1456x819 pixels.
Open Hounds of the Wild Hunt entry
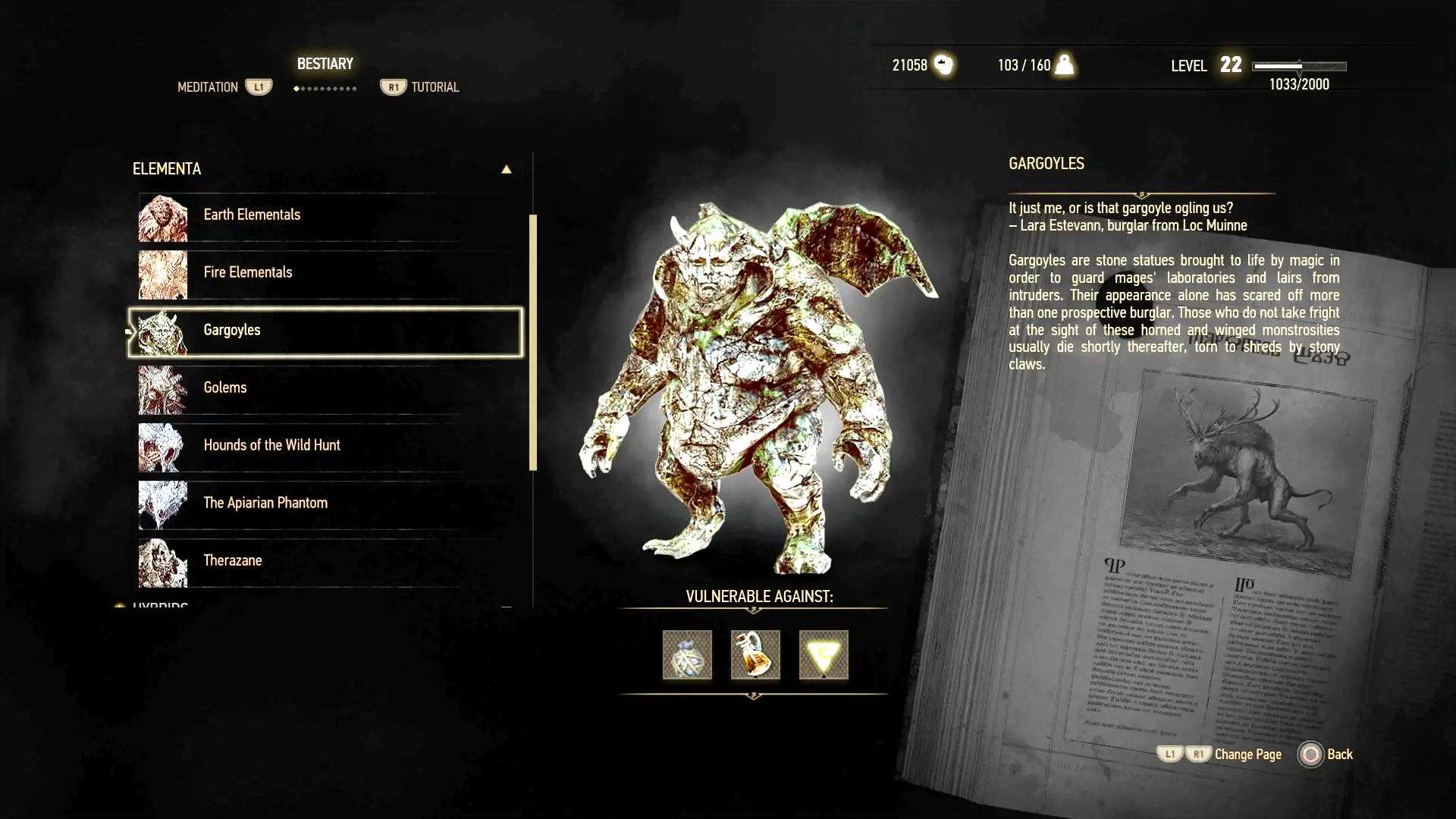[271, 446]
